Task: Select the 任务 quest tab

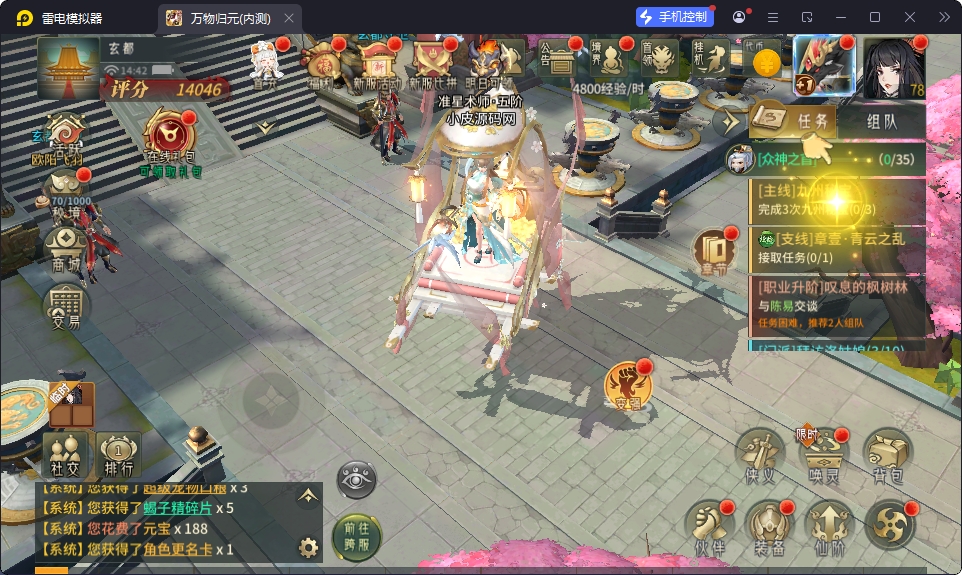Action: tap(796, 120)
